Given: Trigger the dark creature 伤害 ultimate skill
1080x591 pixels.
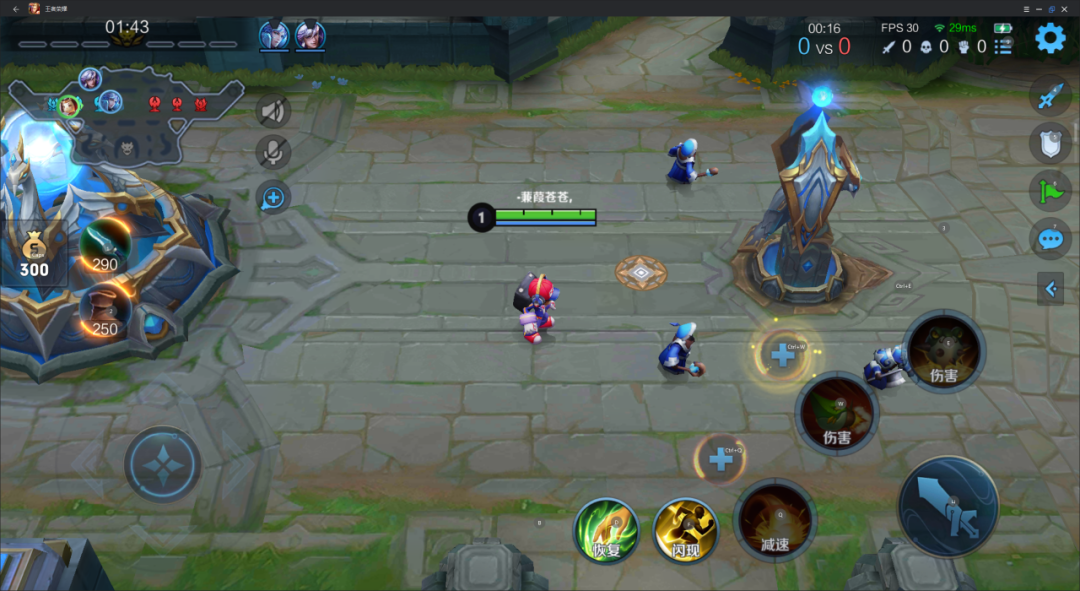Looking at the screenshot, I should pyautogui.click(x=944, y=351).
